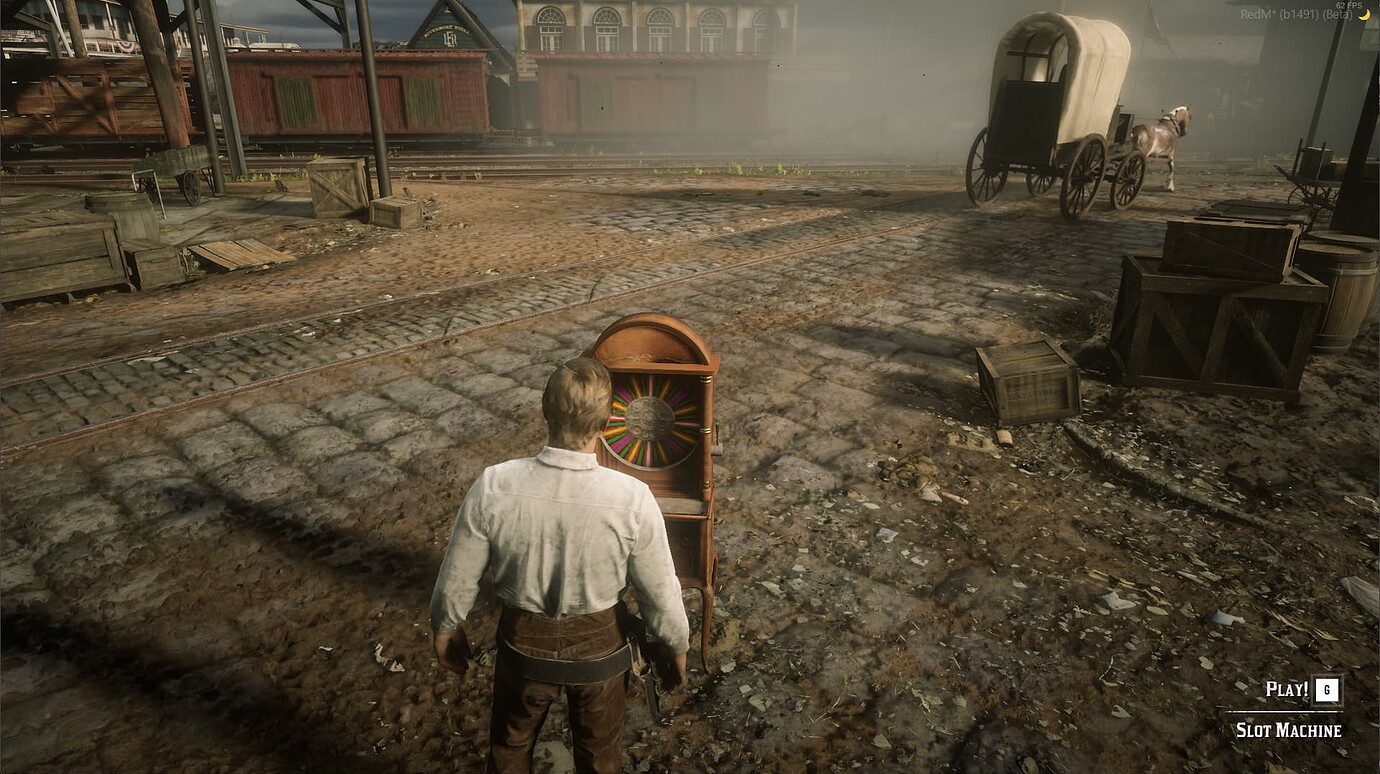Click the covered wagon

(1050, 110)
